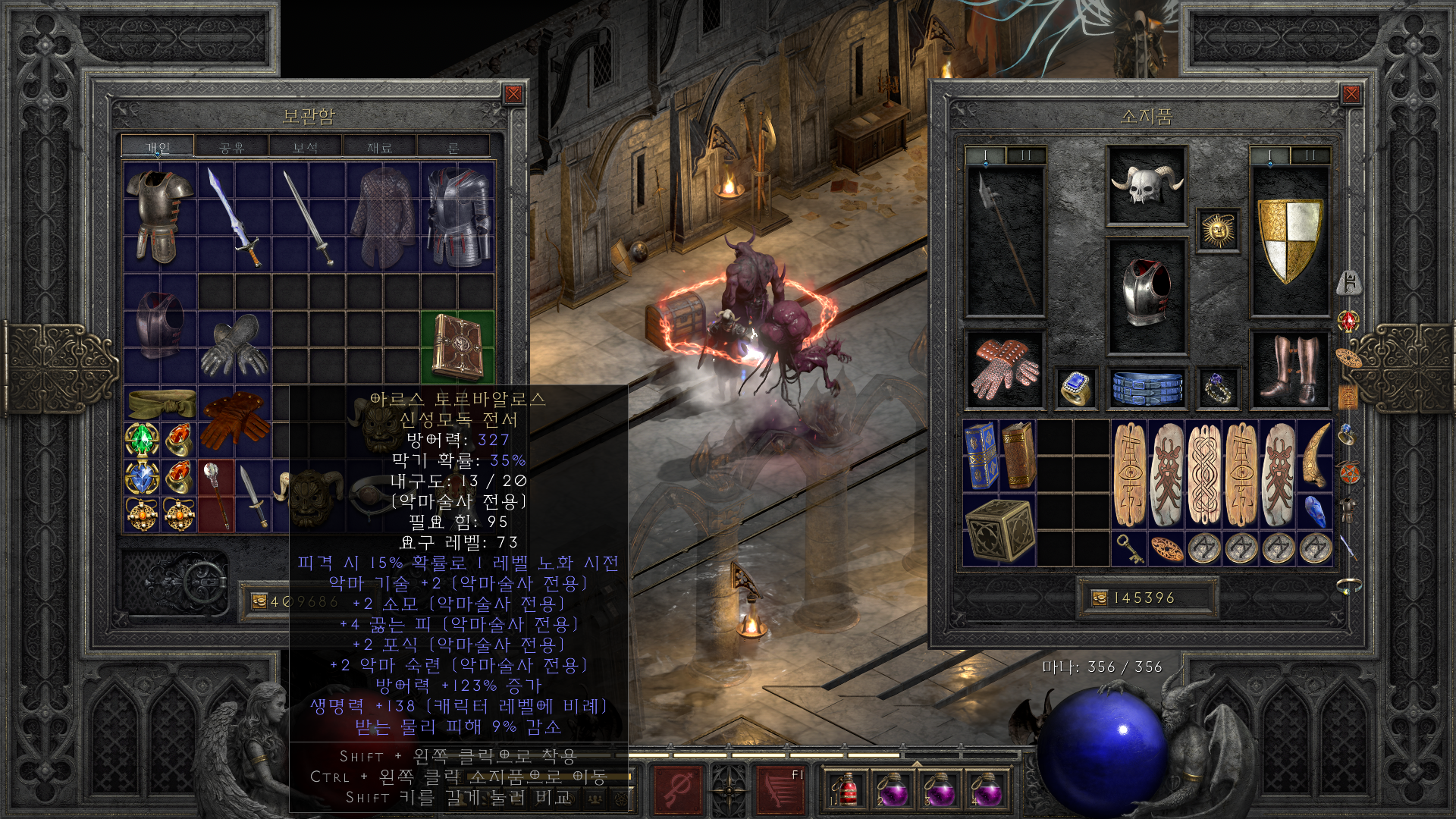Select the brown tome on green stash cells

(x=457, y=347)
